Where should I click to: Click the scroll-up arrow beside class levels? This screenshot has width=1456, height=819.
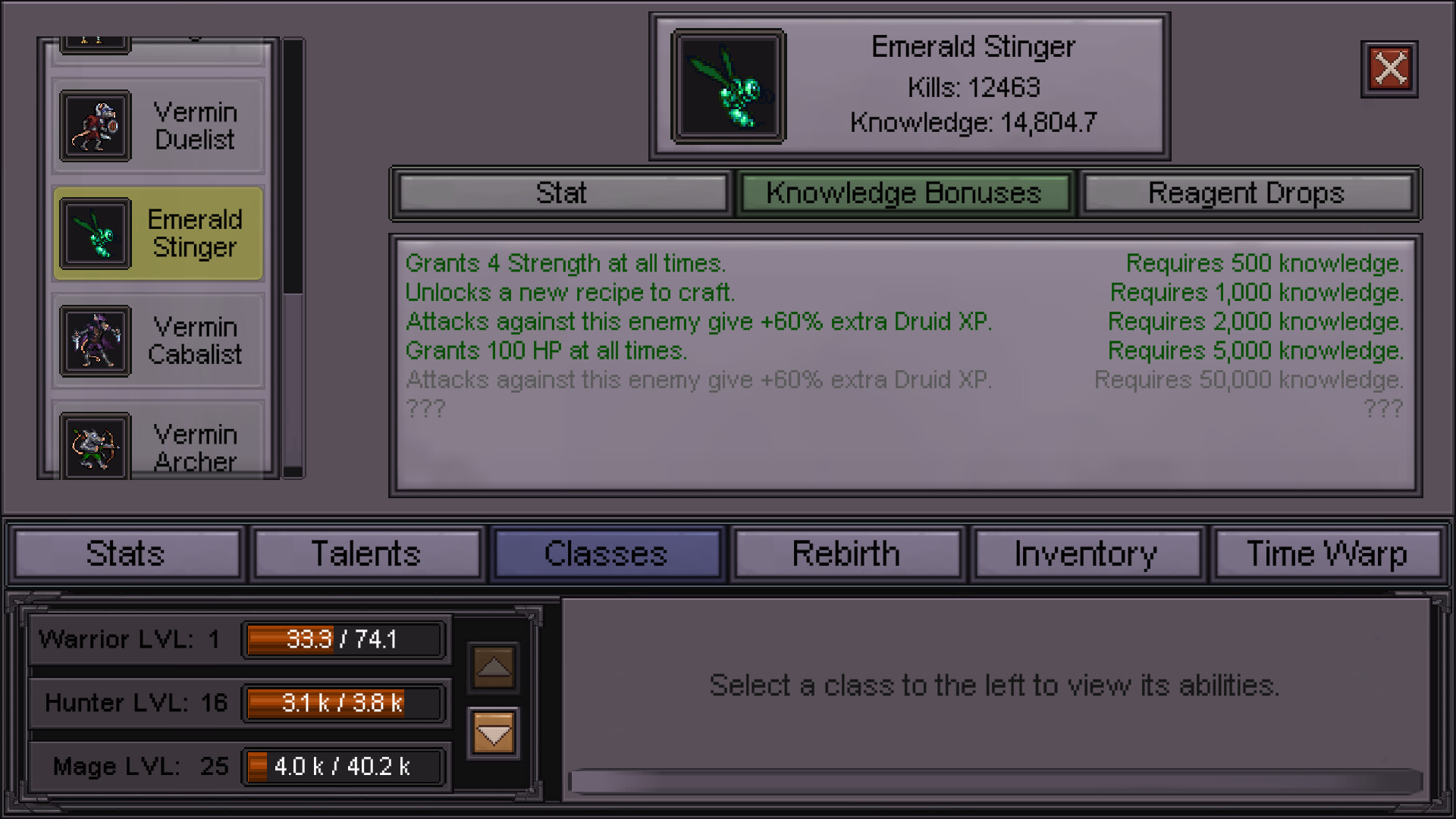[x=492, y=668]
